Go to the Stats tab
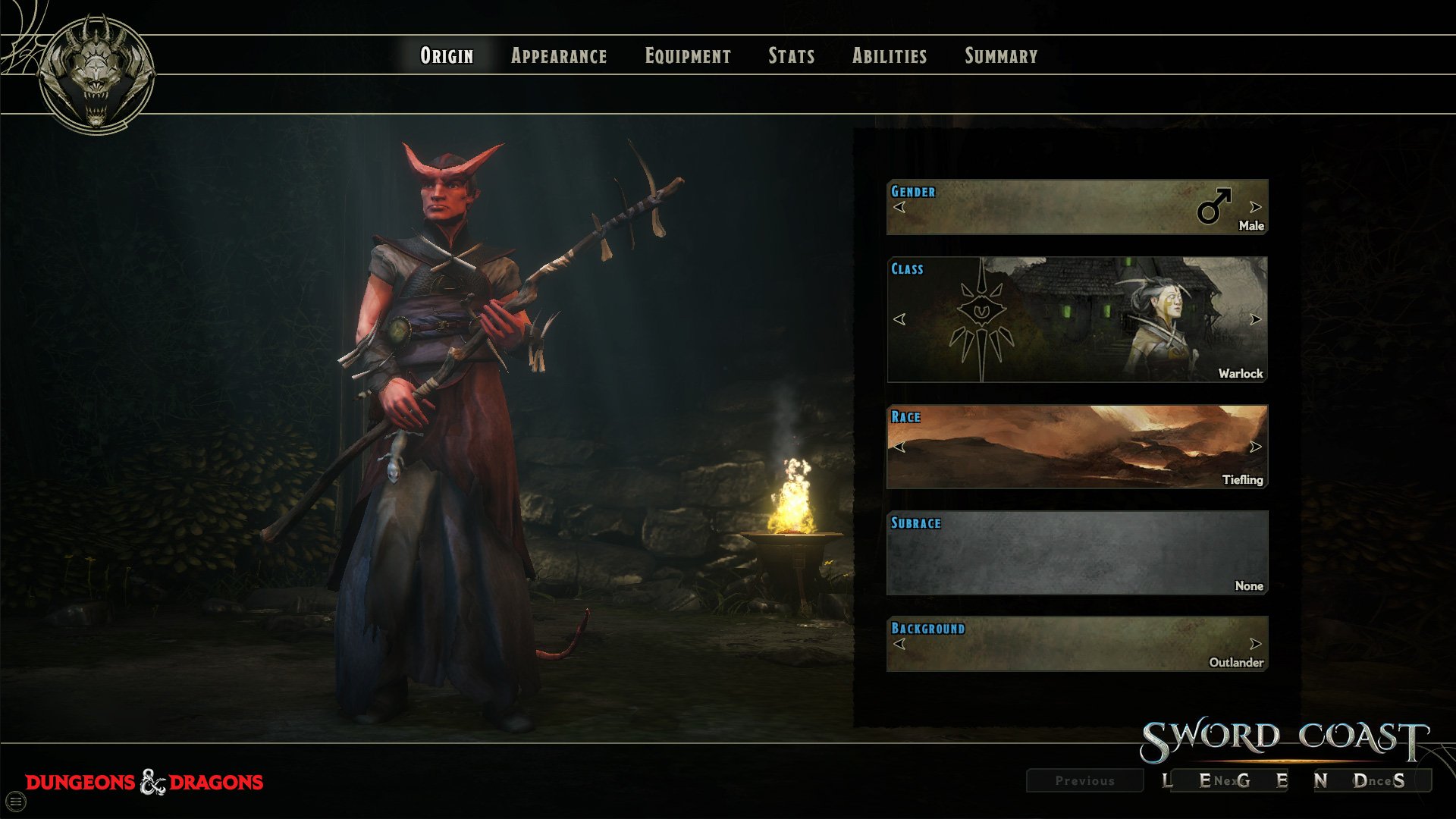 pyautogui.click(x=791, y=56)
